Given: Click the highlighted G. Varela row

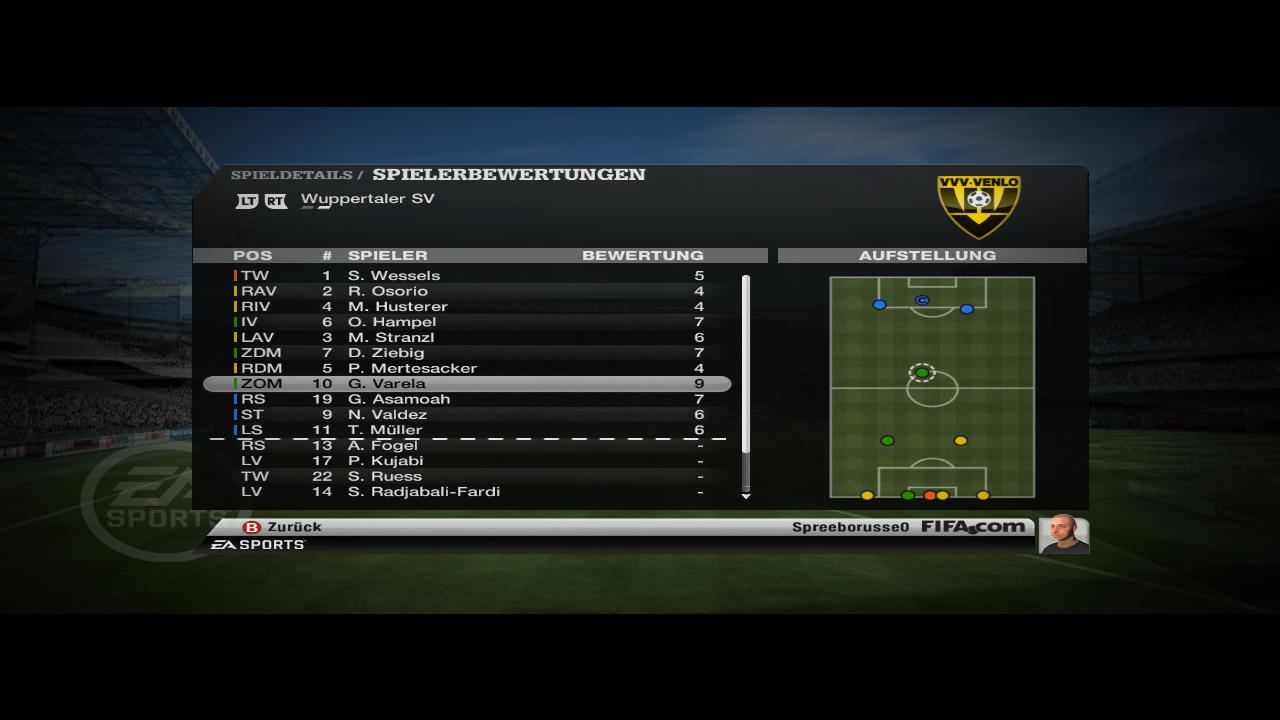Looking at the screenshot, I should (x=468, y=384).
